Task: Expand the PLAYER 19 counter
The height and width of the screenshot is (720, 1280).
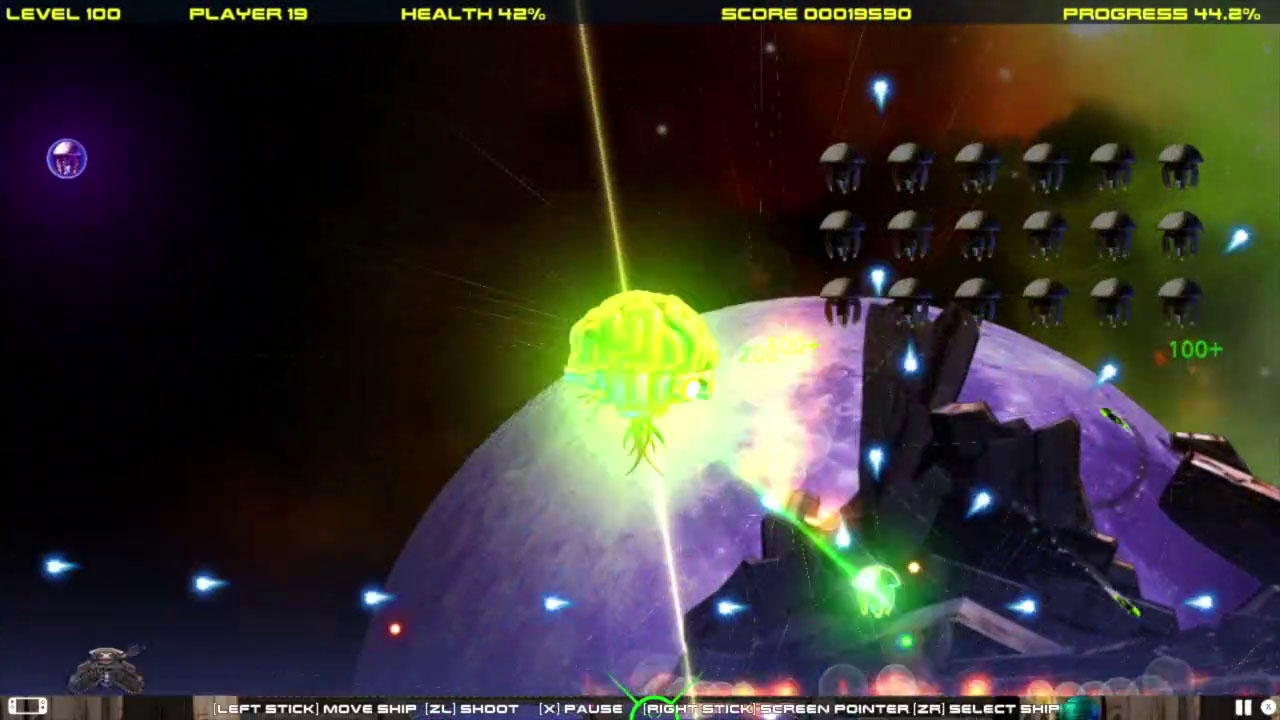Action: click(x=247, y=13)
